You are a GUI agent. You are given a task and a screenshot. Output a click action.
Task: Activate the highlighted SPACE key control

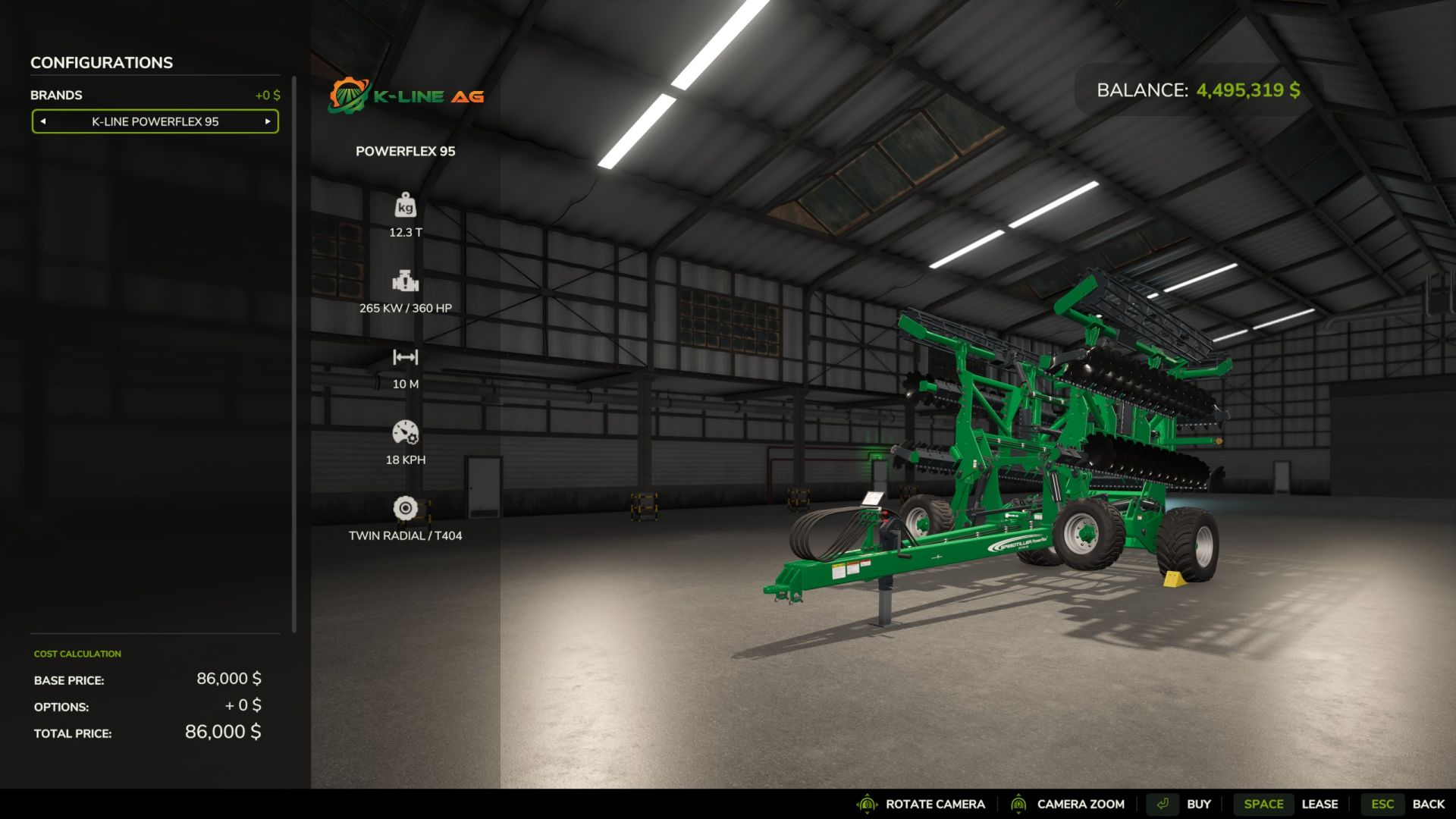pos(1263,804)
